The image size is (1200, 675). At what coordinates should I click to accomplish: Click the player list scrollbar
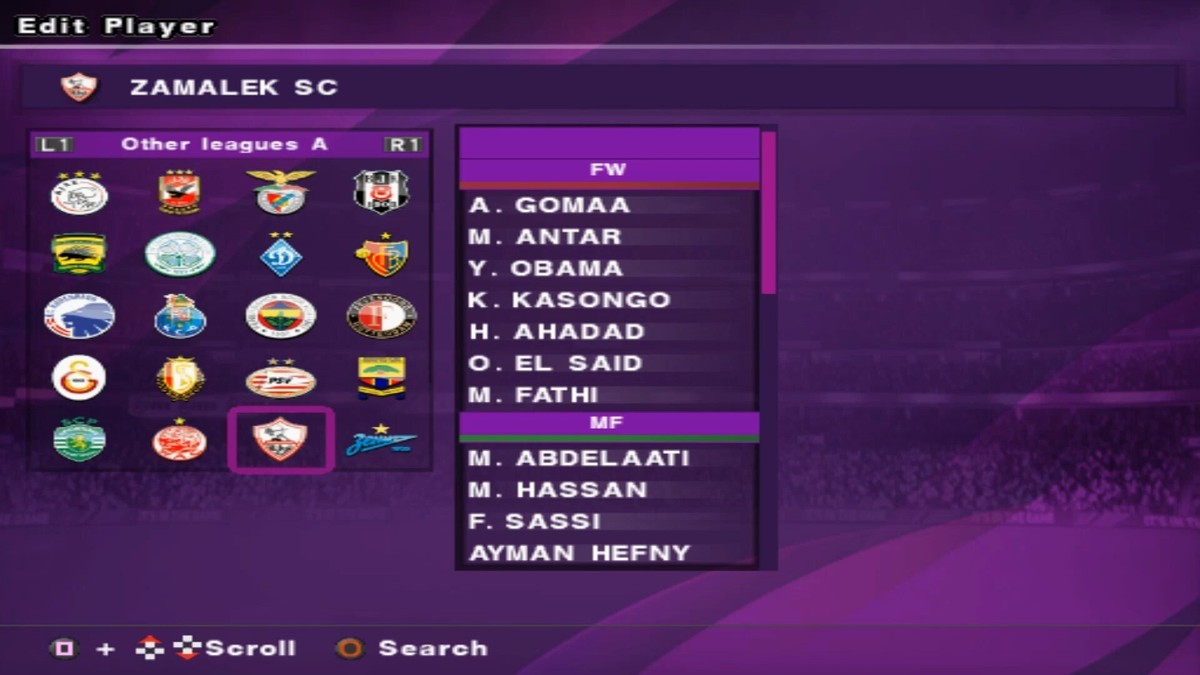[768, 213]
